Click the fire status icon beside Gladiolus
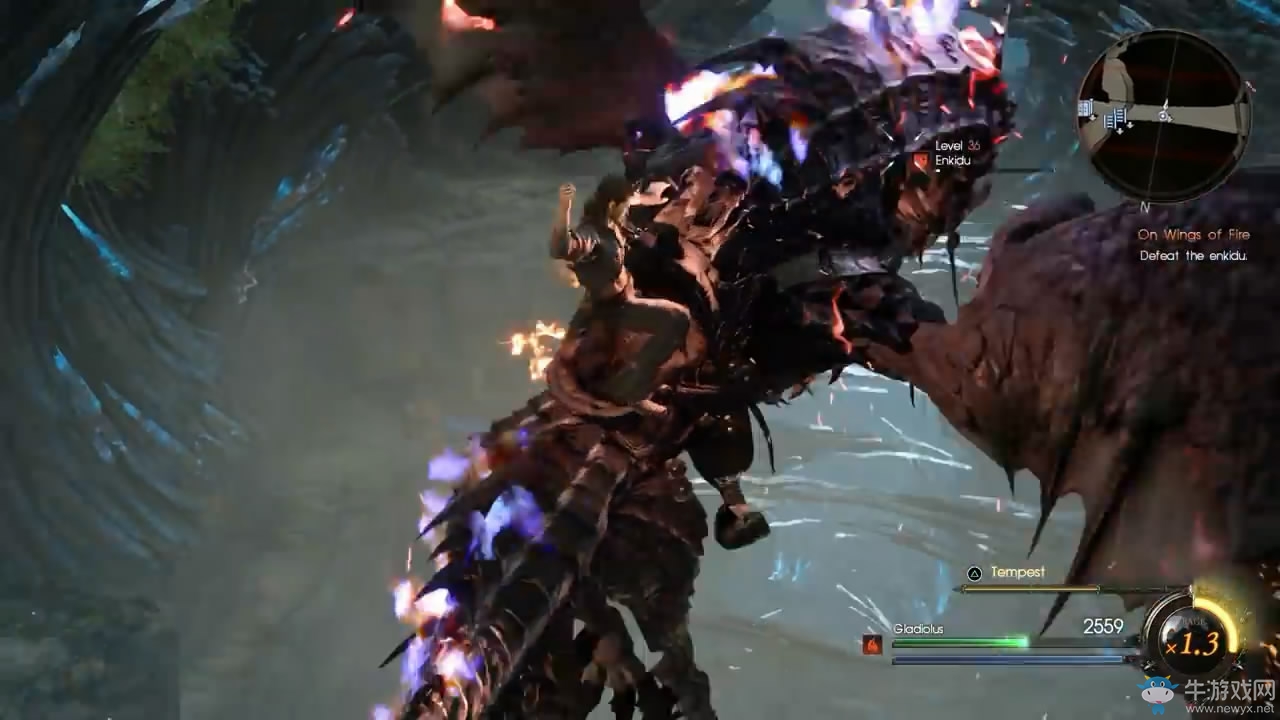1280x720 pixels. tap(872, 645)
